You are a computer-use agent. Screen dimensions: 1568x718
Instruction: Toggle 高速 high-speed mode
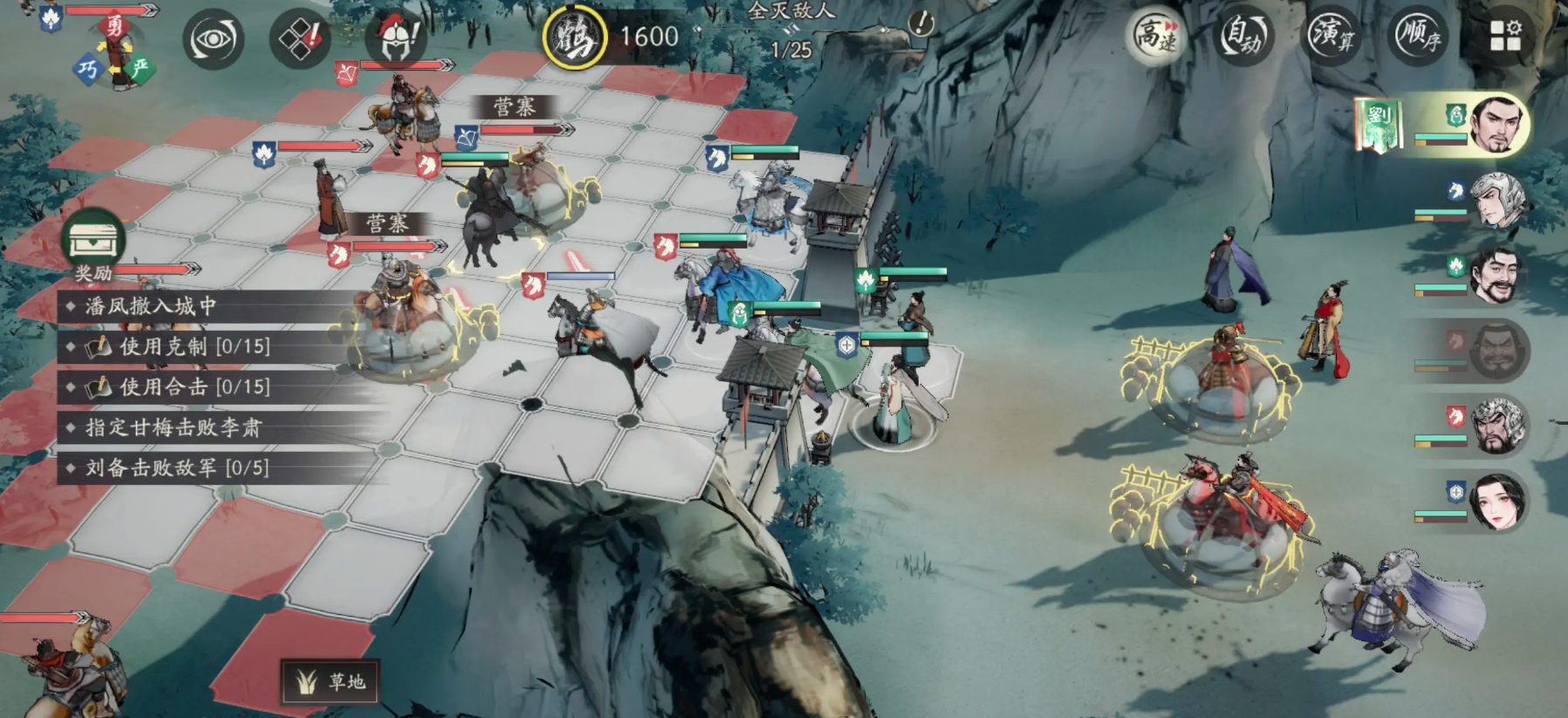click(1157, 37)
